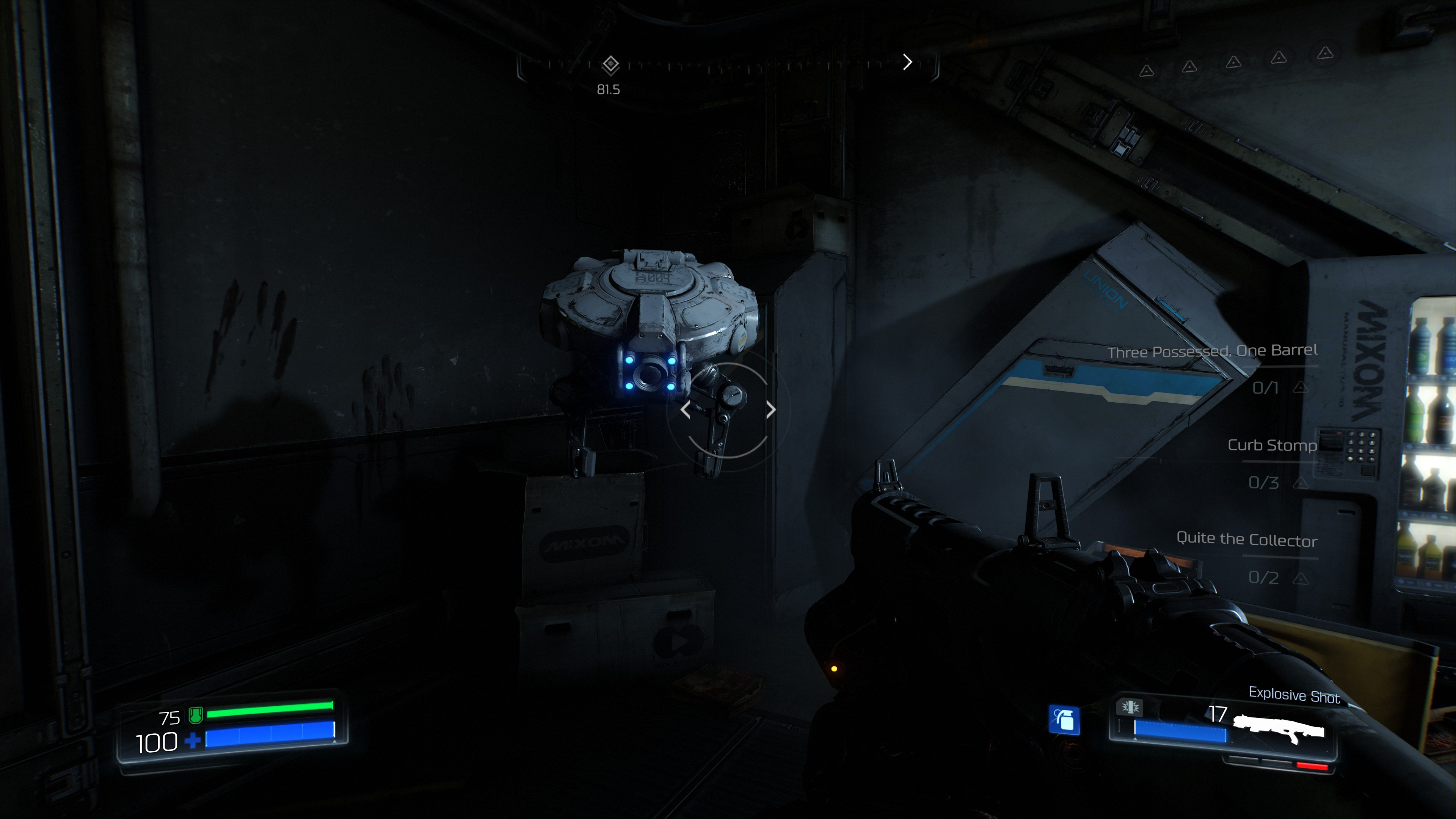
Task: Click the green armor icon
Action: pyautogui.click(x=196, y=715)
